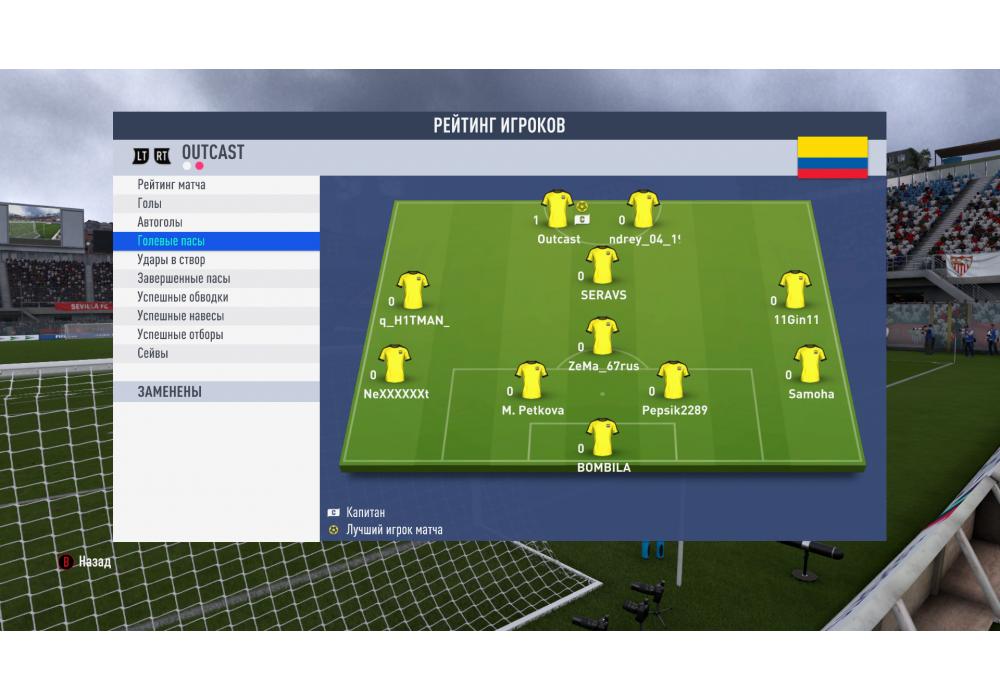Open the Автоголы stat entry
The height and width of the screenshot is (700, 1000).
216,222
